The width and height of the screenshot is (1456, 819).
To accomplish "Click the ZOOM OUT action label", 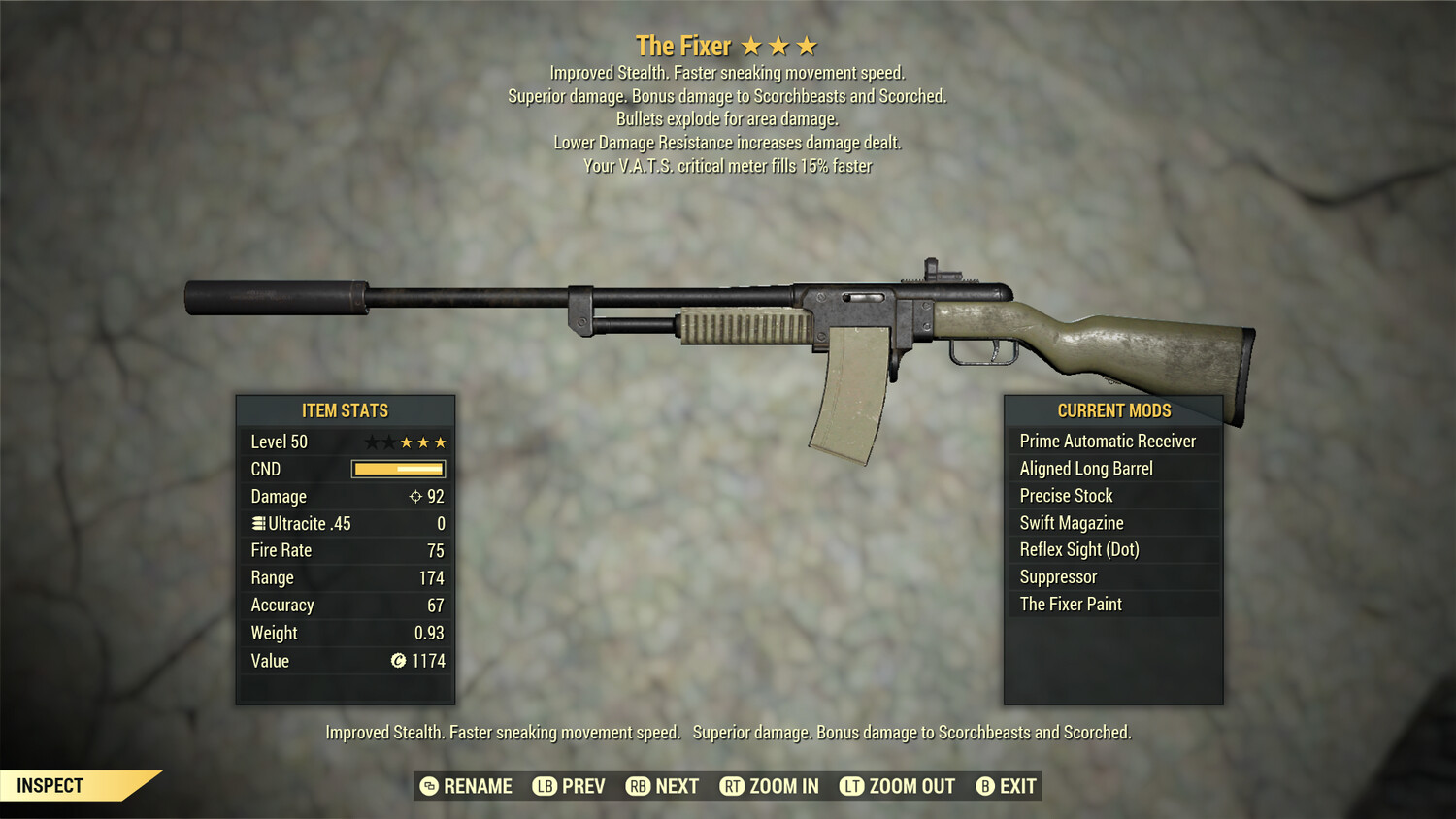I will click(913, 786).
